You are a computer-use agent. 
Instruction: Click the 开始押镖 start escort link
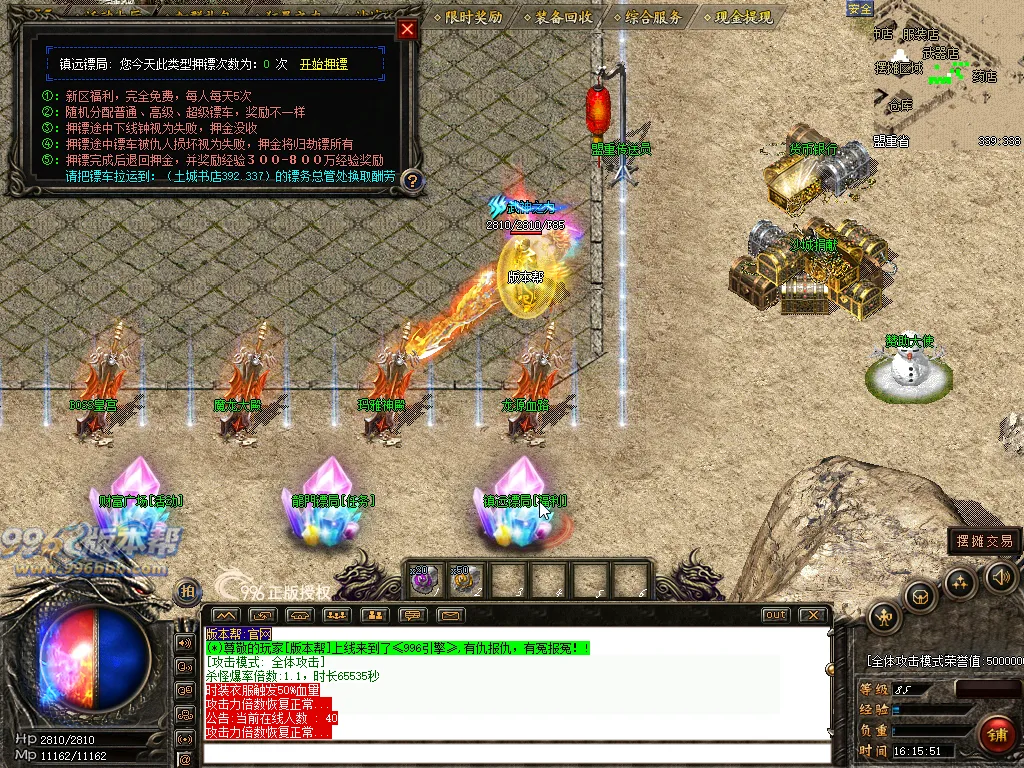point(324,64)
